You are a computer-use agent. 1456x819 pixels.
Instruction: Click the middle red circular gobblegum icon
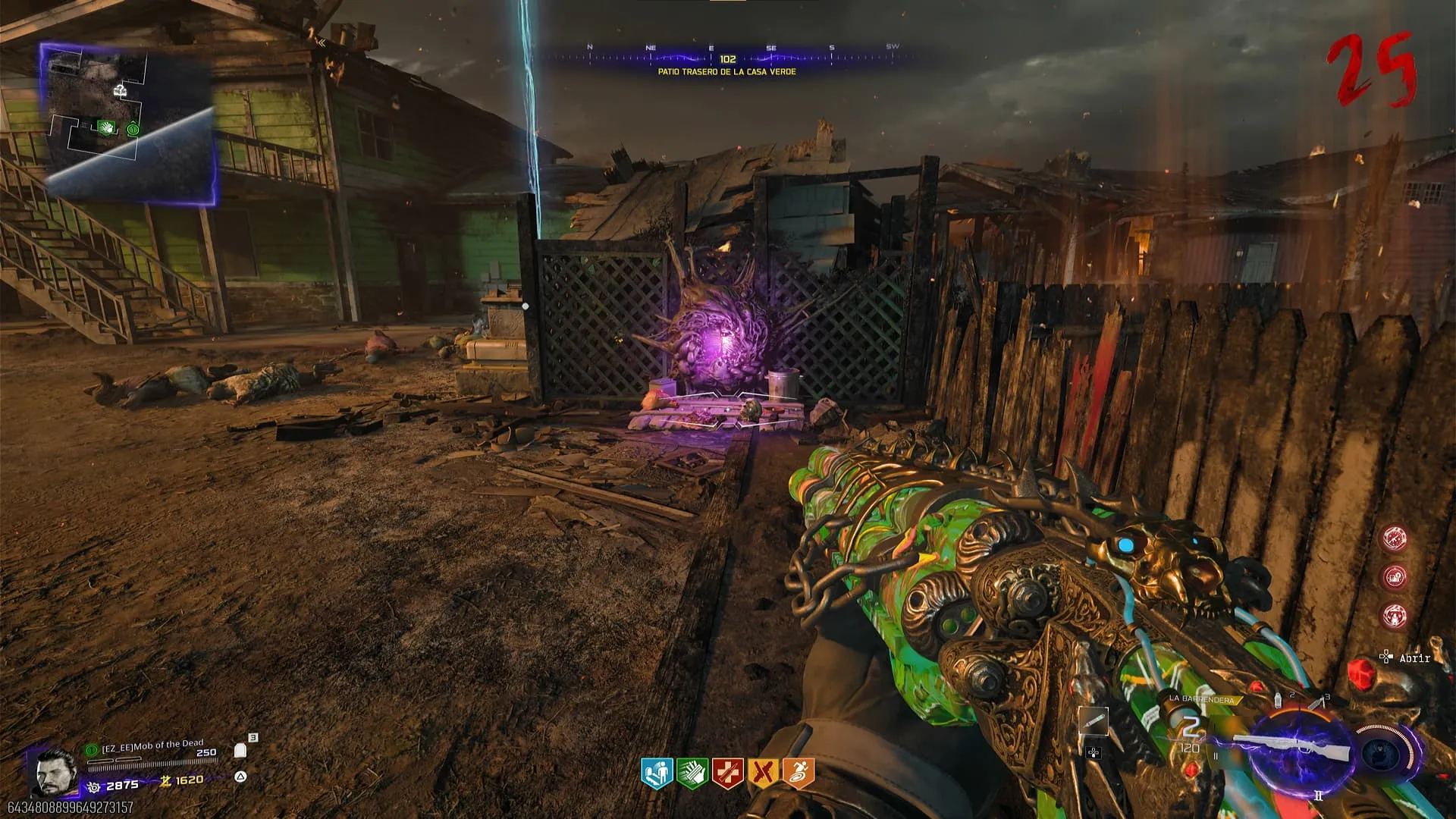point(1394,577)
